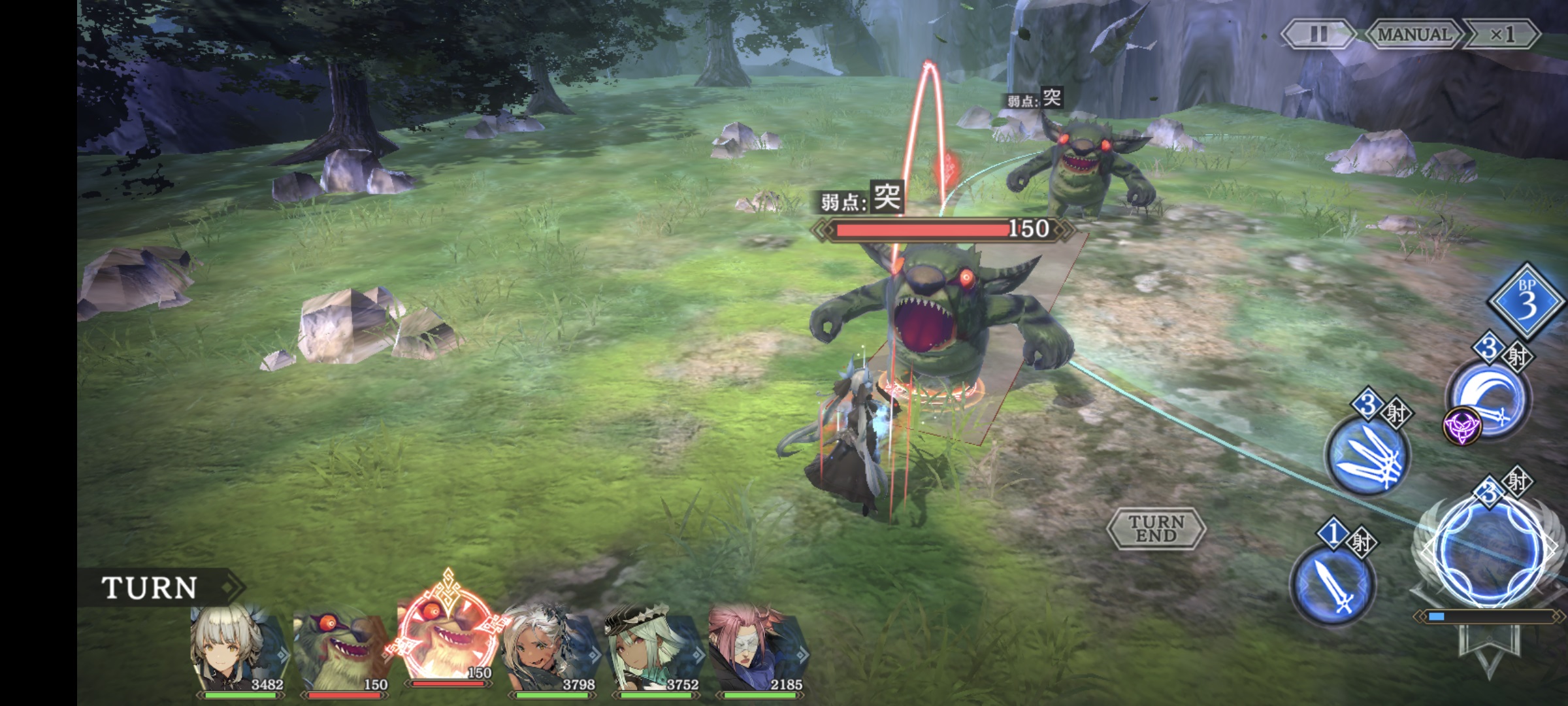Select the white-haired dark-skinned ally with 3798 HP
The image size is (1568, 706).
[551, 650]
